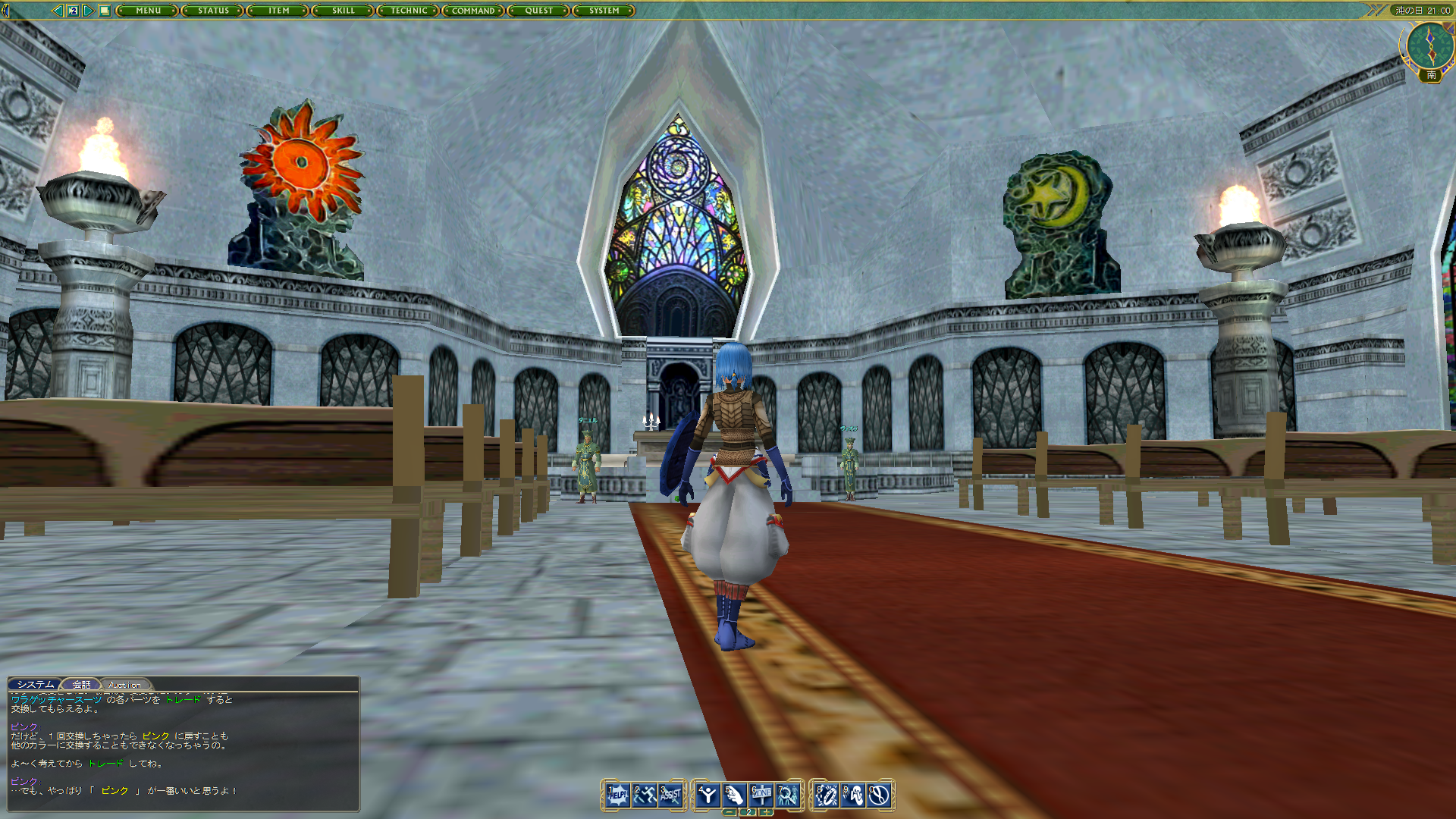This screenshot has width=1456, height=819.
Task: Open the MENU button on the top bar
Action: pos(149,11)
